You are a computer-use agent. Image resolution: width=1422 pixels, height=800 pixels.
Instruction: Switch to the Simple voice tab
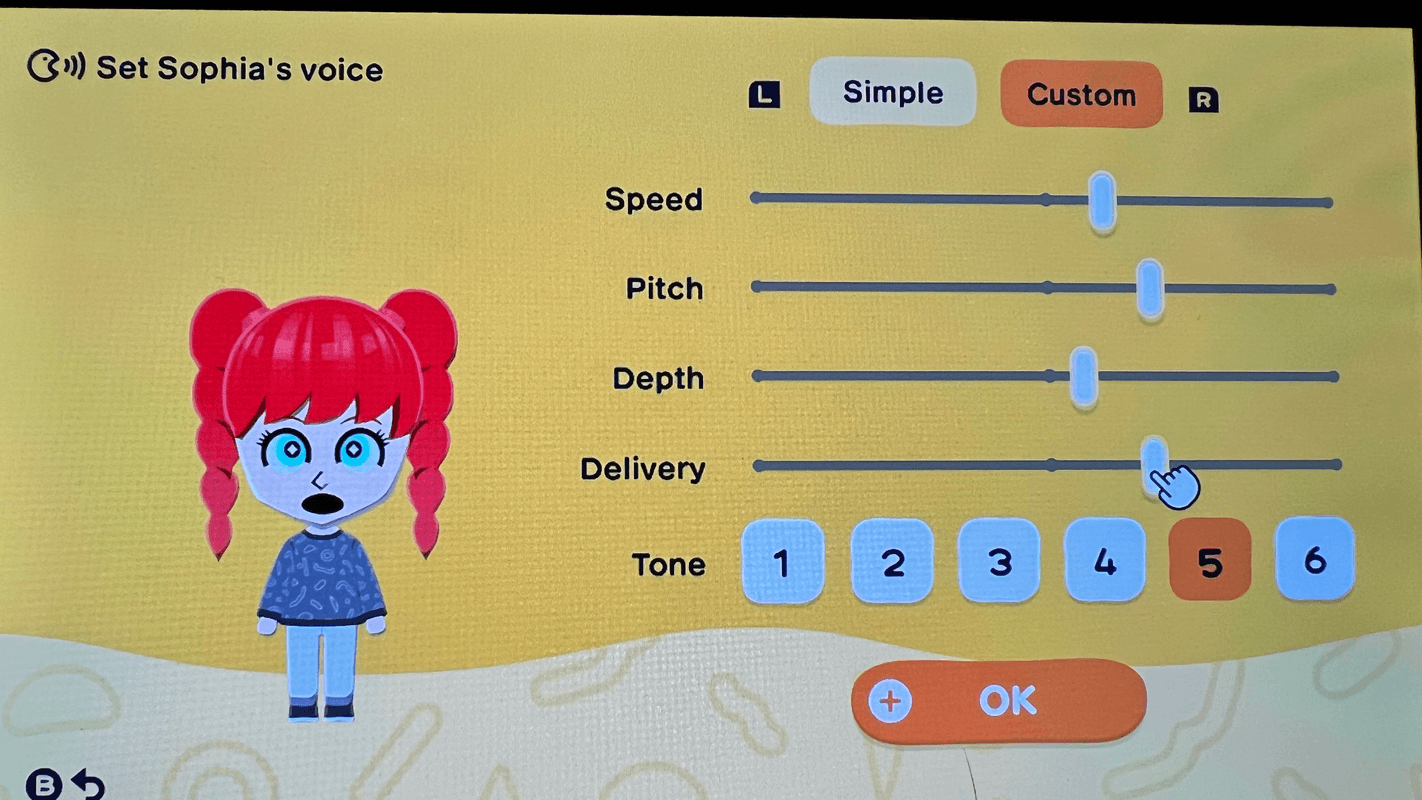click(891, 92)
